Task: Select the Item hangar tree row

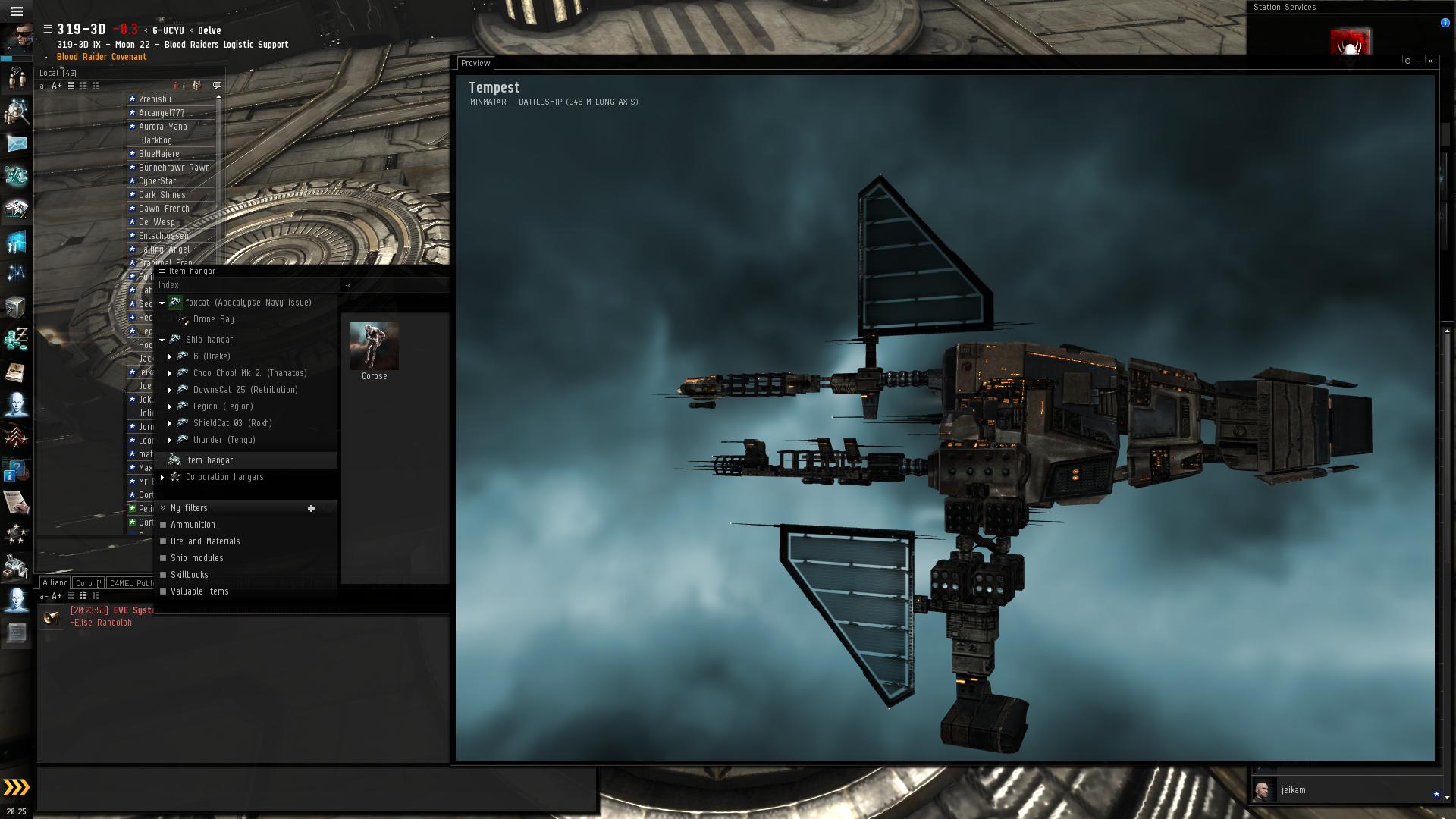Action: tap(209, 460)
